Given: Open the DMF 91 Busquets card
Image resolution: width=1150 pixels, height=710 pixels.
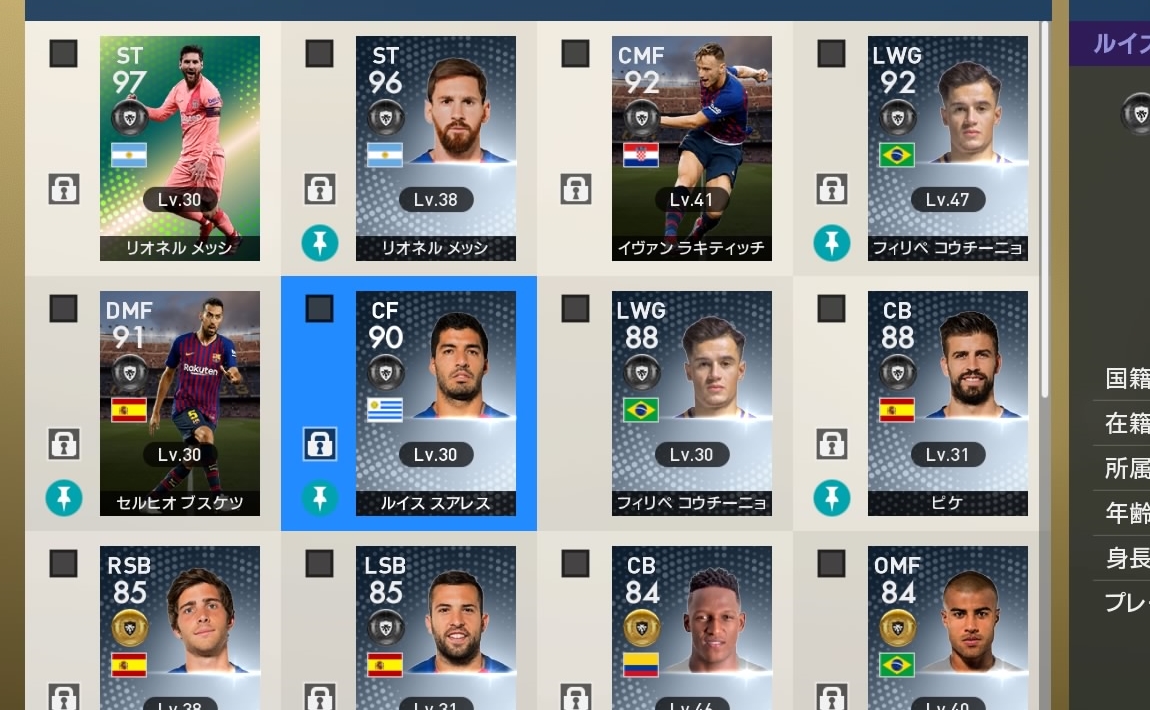Looking at the screenshot, I should pyautogui.click(x=180, y=403).
